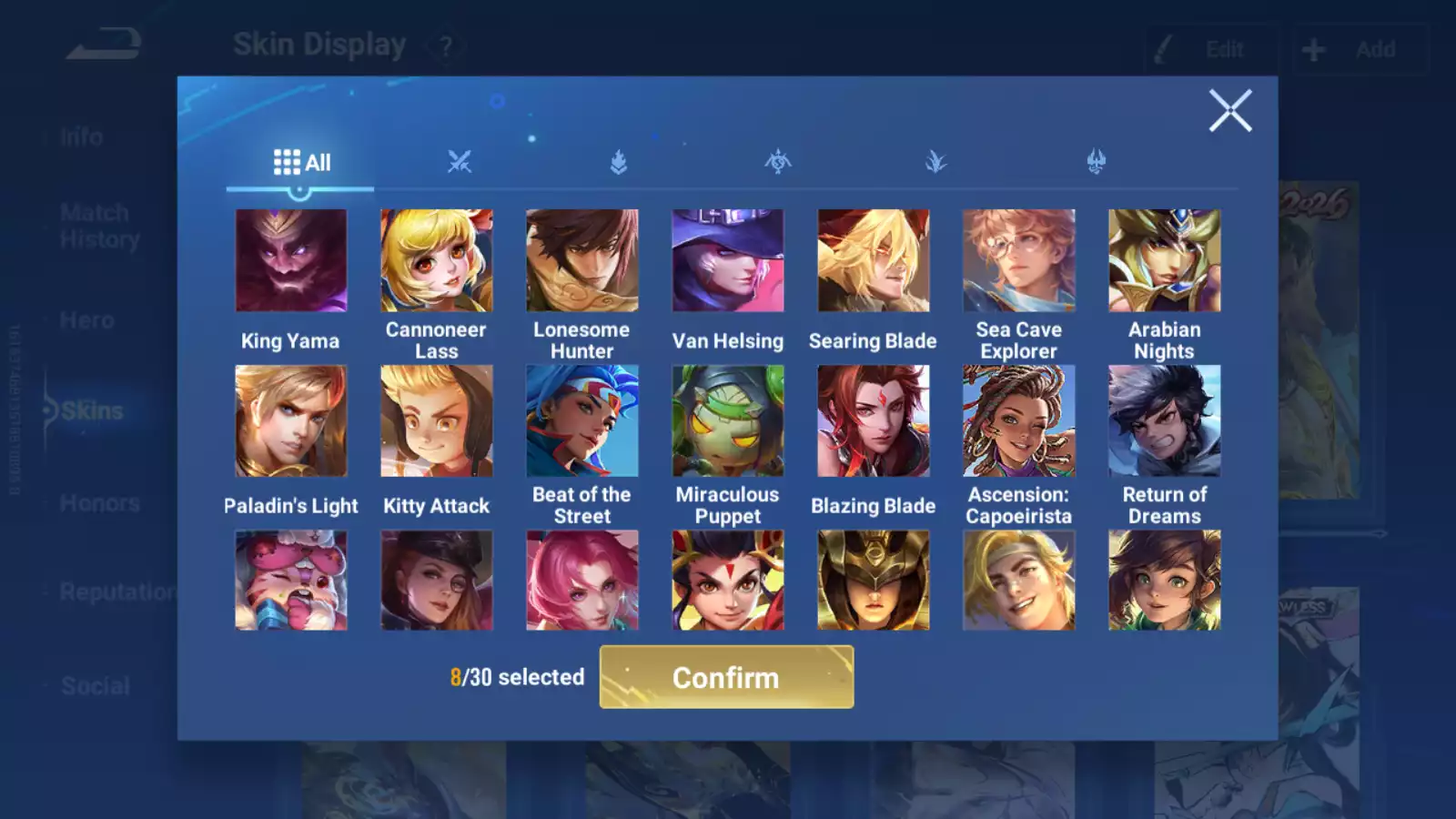The width and height of the screenshot is (1456, 819).
Task: Select the King Yama skin
Action: pos(291,261)
